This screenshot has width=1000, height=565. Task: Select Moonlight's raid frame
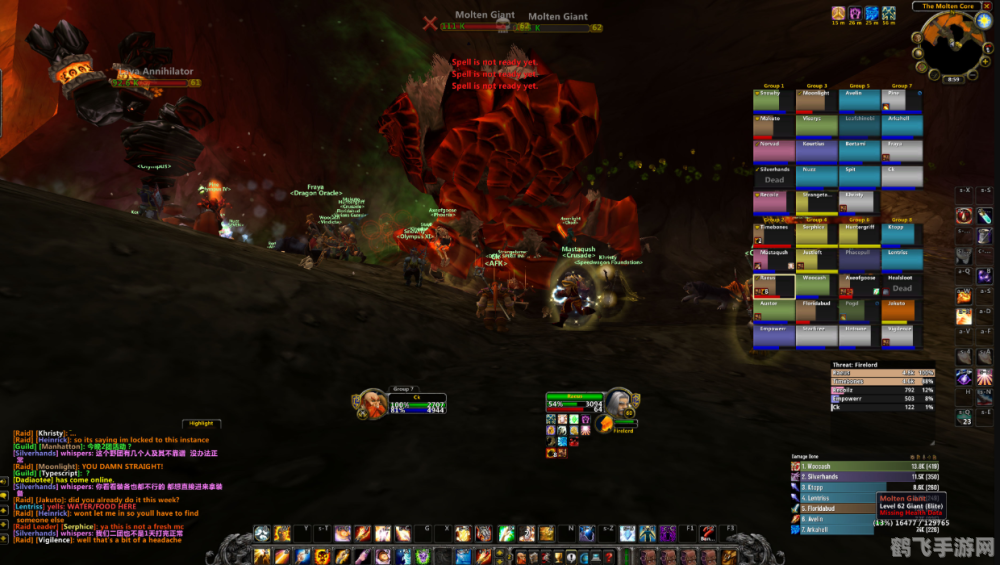[x=816, y=100]
